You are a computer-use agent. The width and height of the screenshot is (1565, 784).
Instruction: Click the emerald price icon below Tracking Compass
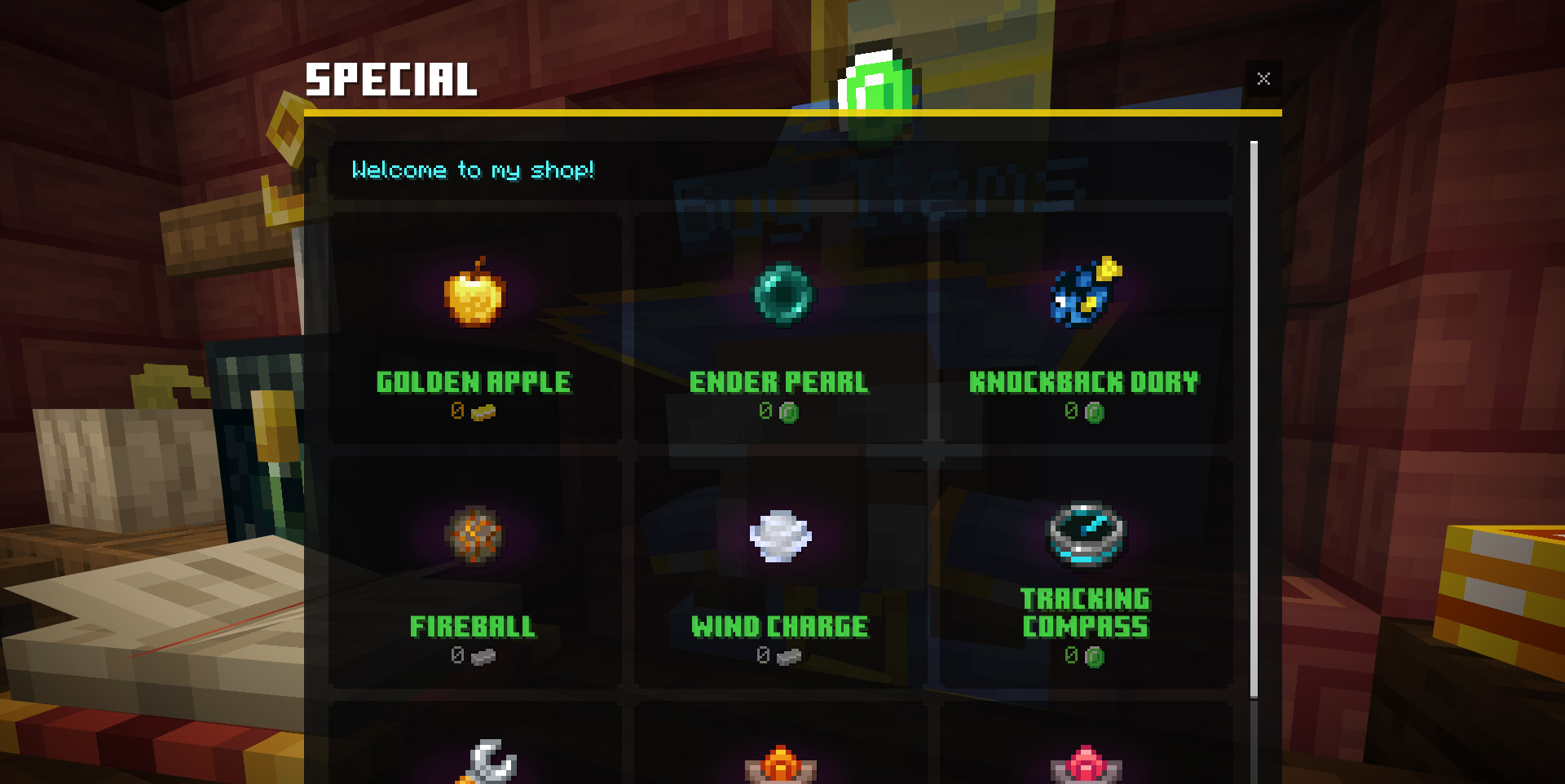pos(1096,654)
